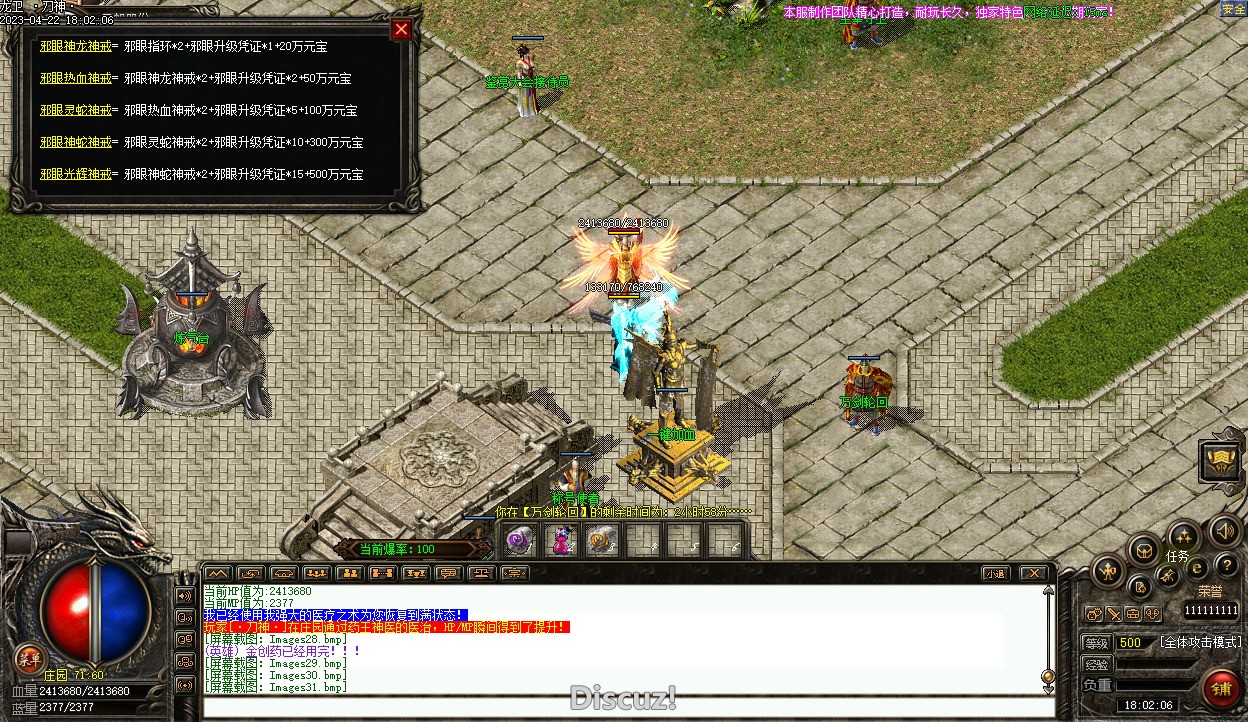This screenshot has height=722, width=1248.
Task: Click the 等级 level button
Action: (x=1097, y=643)
